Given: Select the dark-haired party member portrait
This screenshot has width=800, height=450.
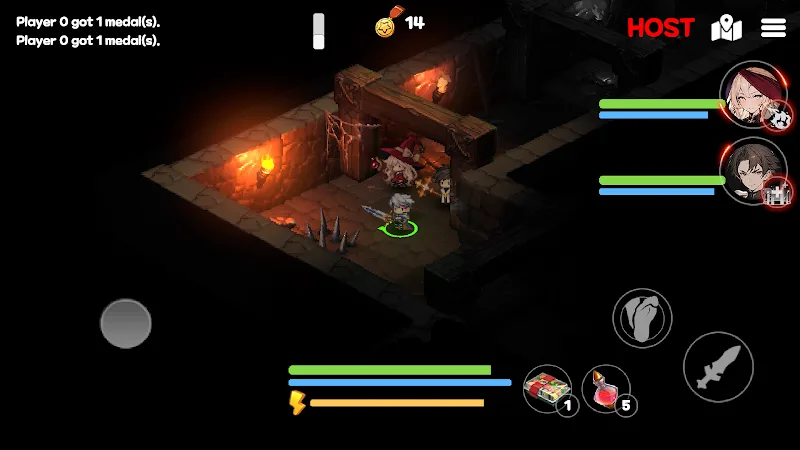Looking at the screenshot, I should point(751,170).
